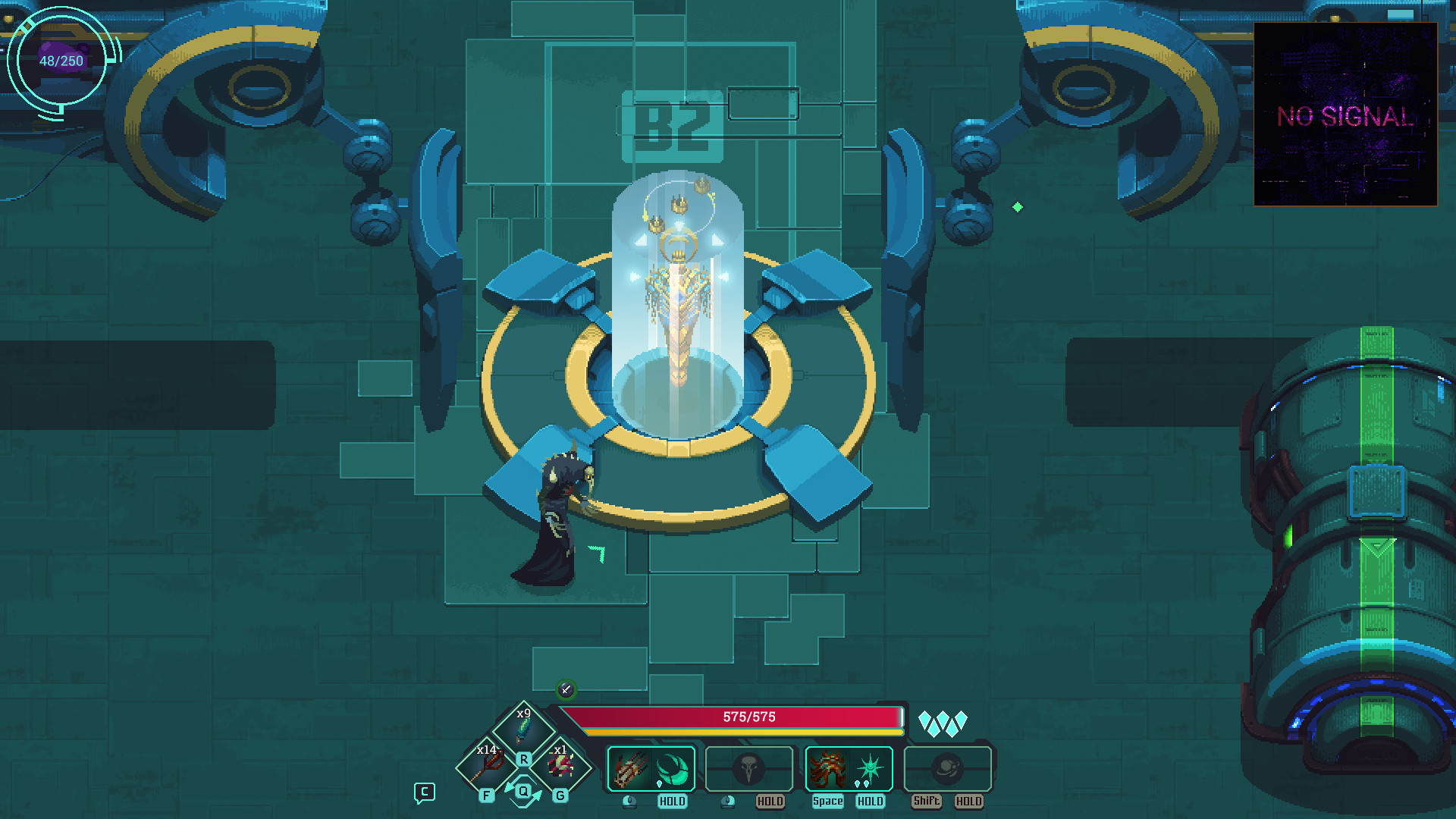Click the summoned creature icon in Space slot
This screenshot has width=1456, height=819.
pyautogui.click(x=827, y=766)
